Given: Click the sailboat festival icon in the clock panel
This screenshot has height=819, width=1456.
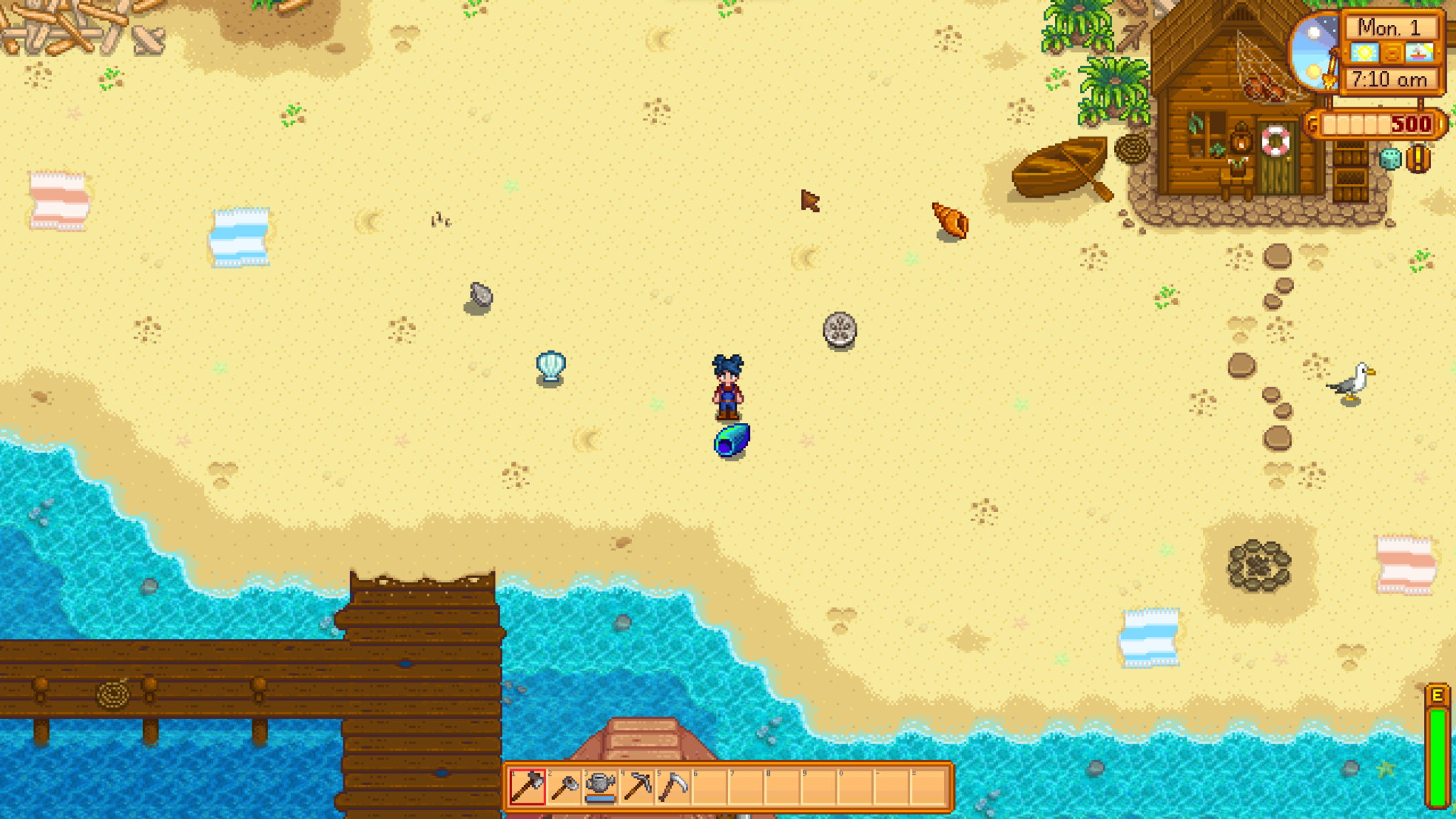Looking at the screenshot, I should (x=1419, y=53).
